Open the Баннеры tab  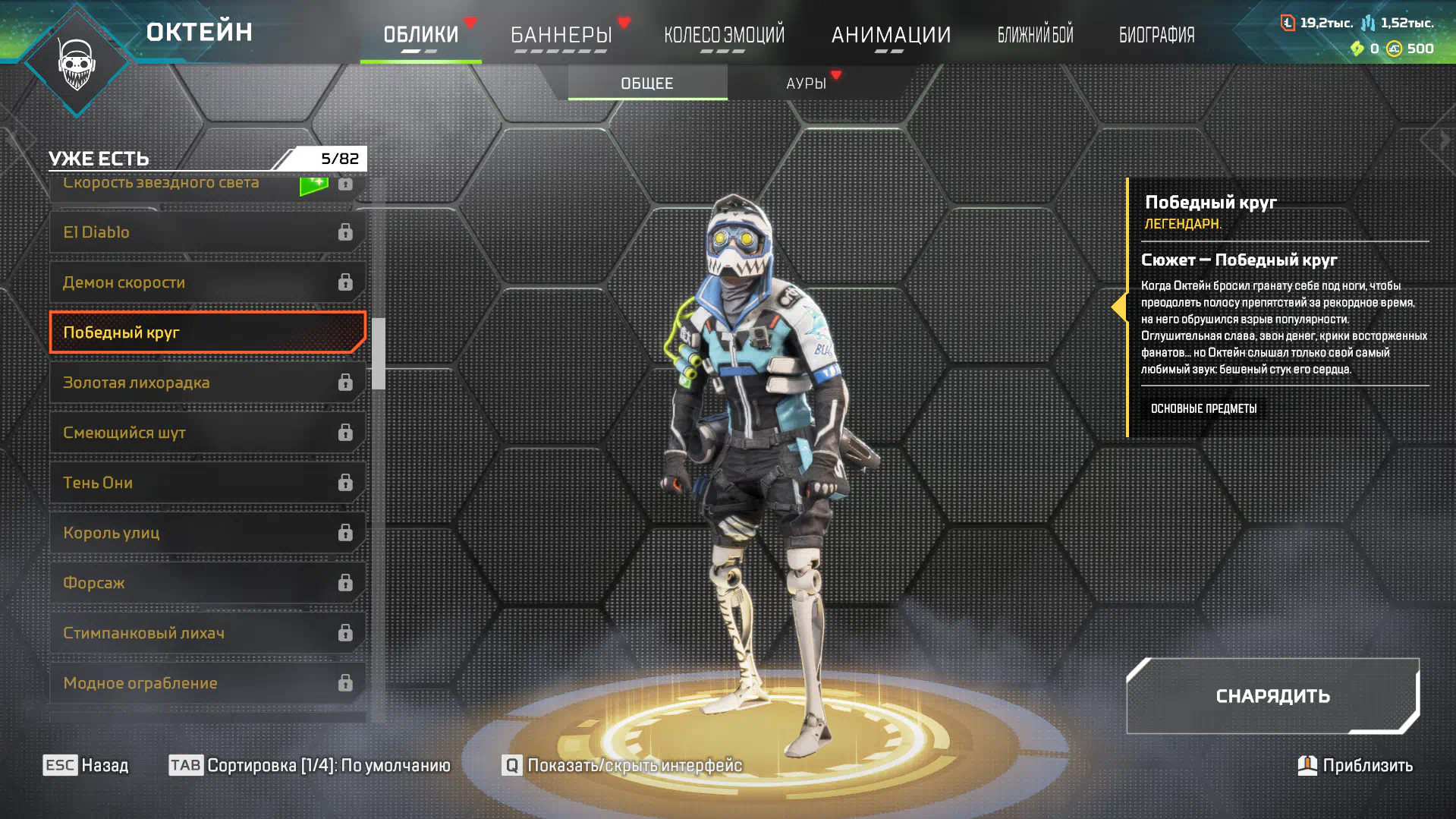click(561, 35)
